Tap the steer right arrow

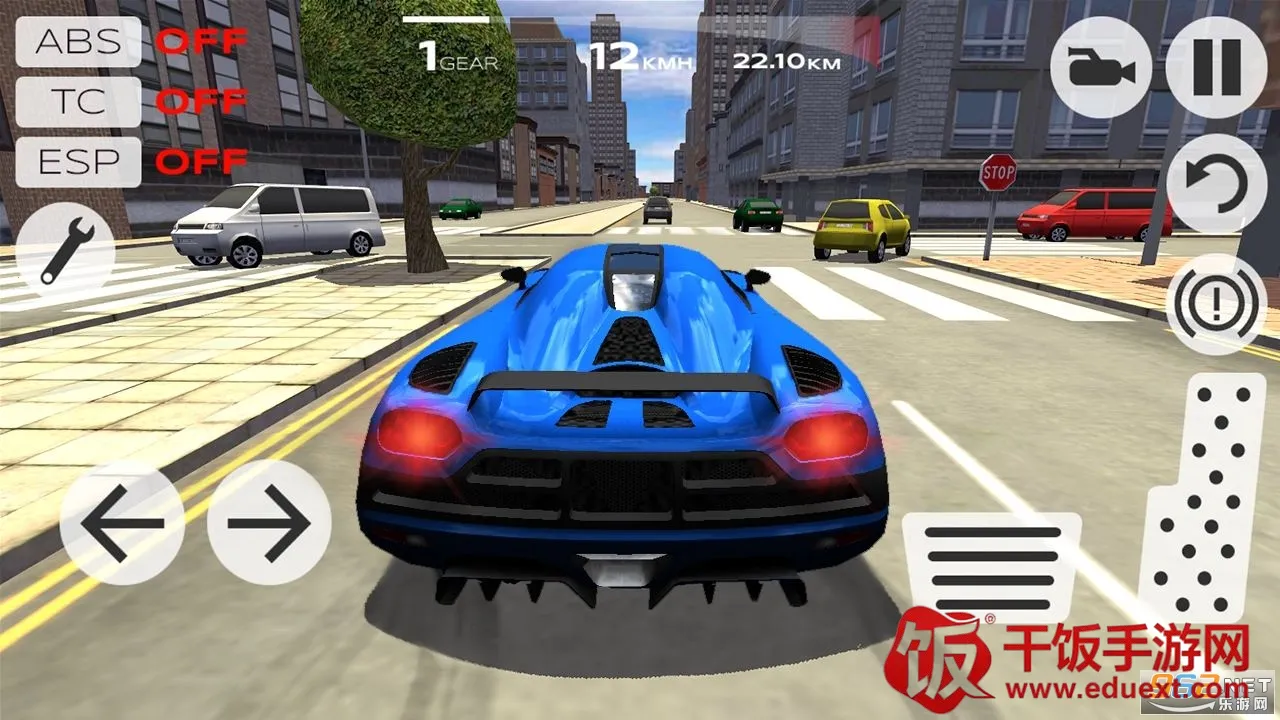pos(268,522)
